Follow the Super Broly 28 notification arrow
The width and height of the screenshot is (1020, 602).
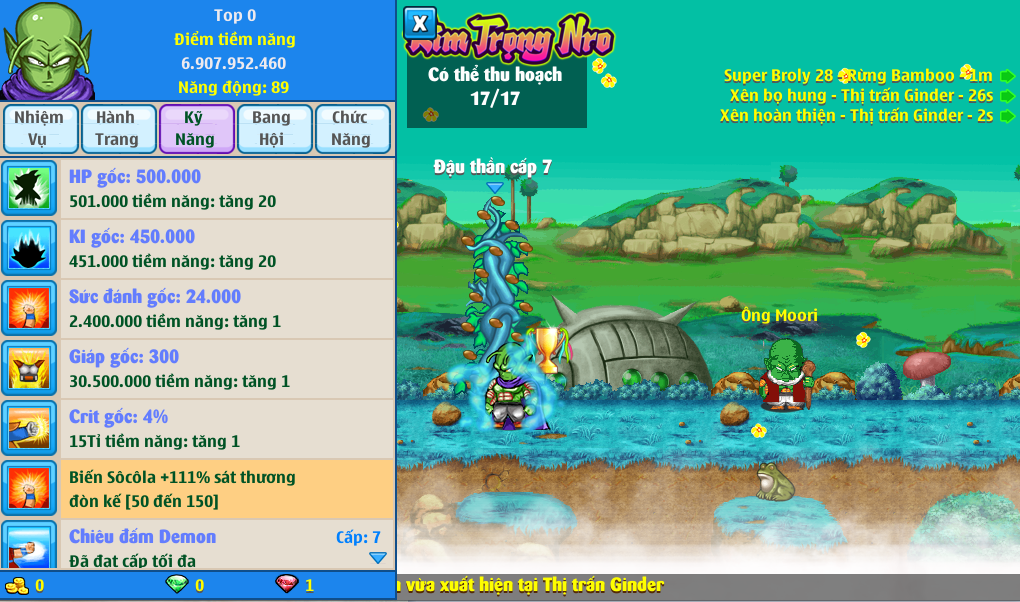1007,76
